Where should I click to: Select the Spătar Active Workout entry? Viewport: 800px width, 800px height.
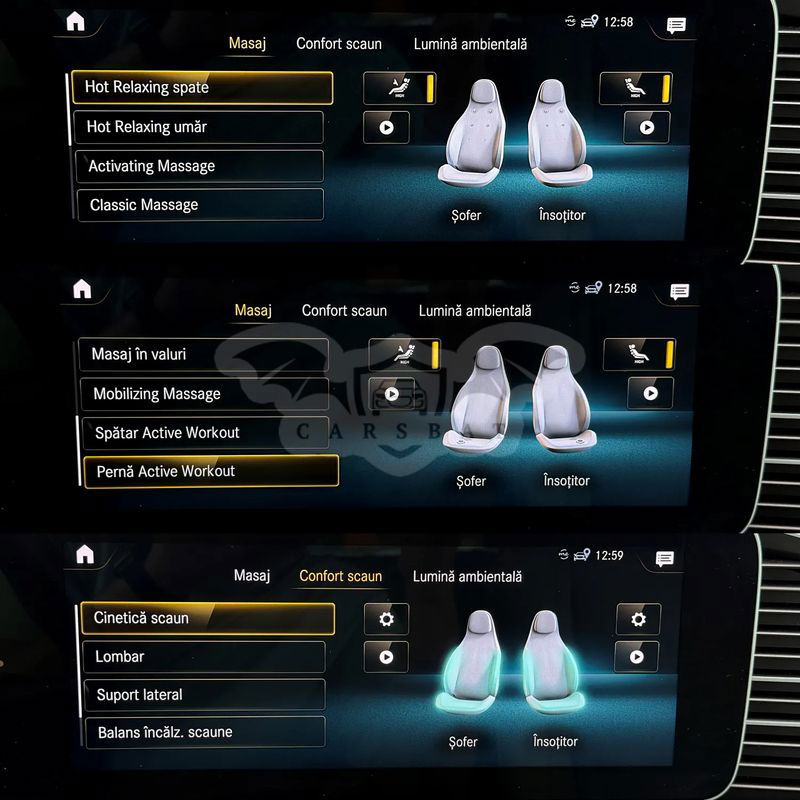point(205,433)
